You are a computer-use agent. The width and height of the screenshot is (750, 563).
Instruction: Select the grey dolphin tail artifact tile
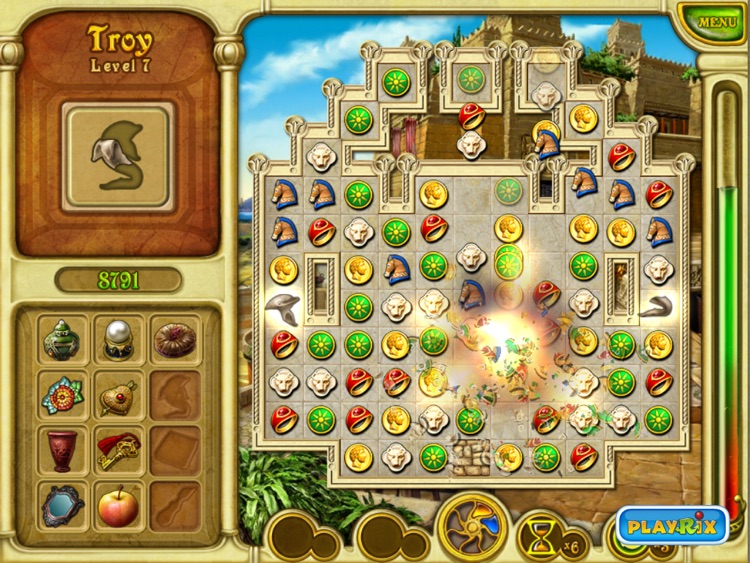point(658,307)
